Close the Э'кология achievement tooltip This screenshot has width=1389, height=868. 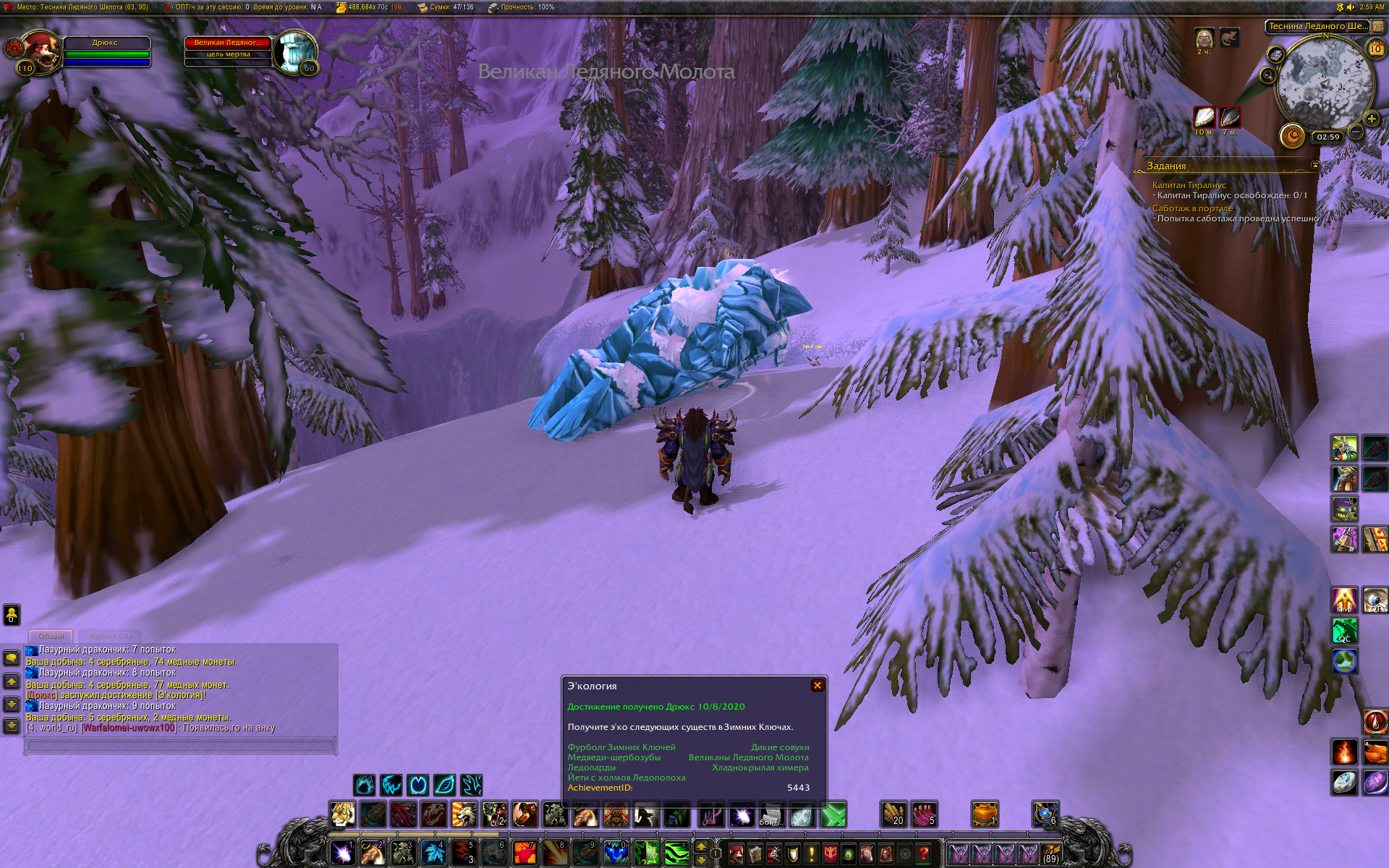(x=817, y=685)
